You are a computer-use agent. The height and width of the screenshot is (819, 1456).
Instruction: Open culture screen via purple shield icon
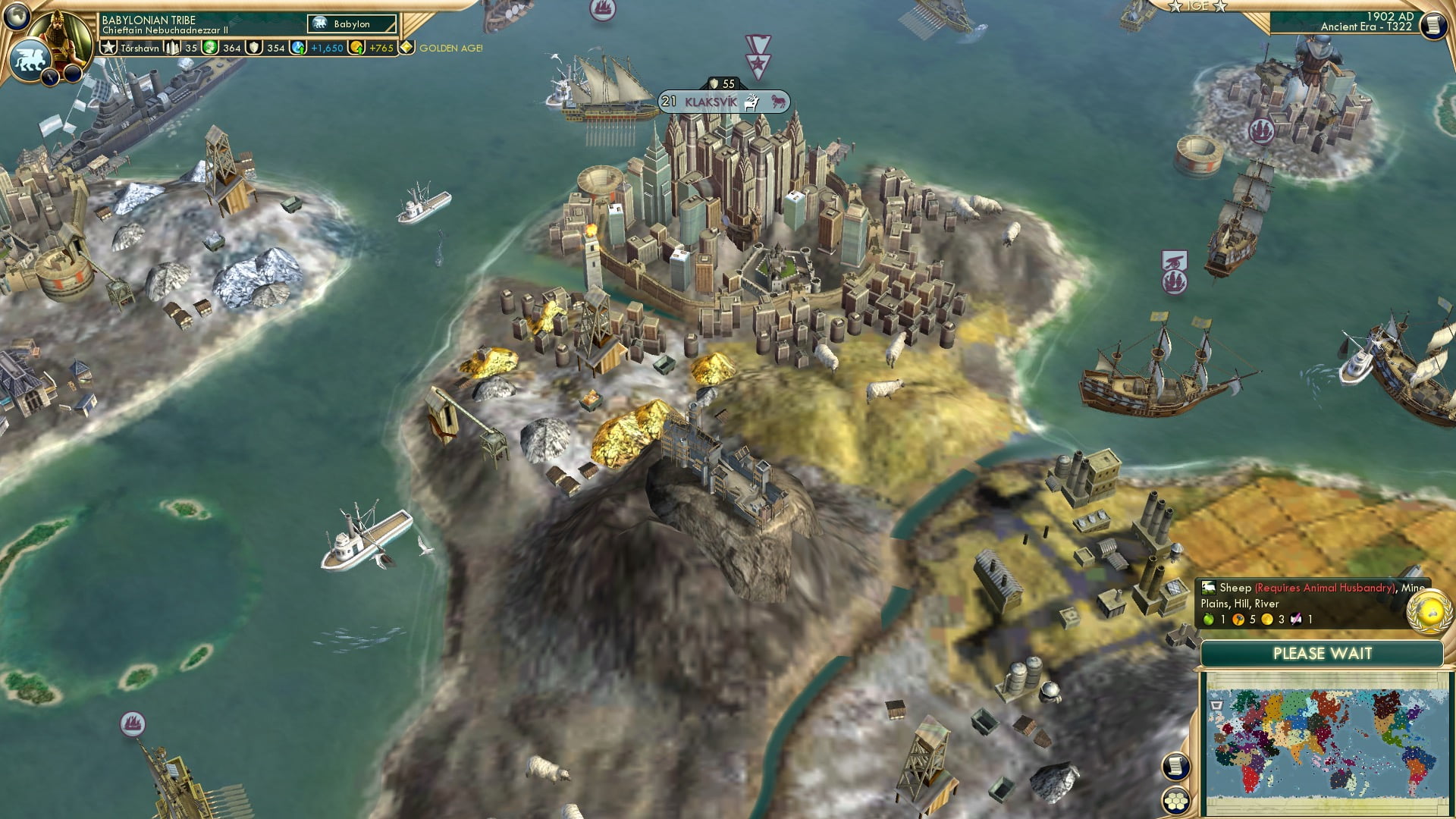[253, 49]
